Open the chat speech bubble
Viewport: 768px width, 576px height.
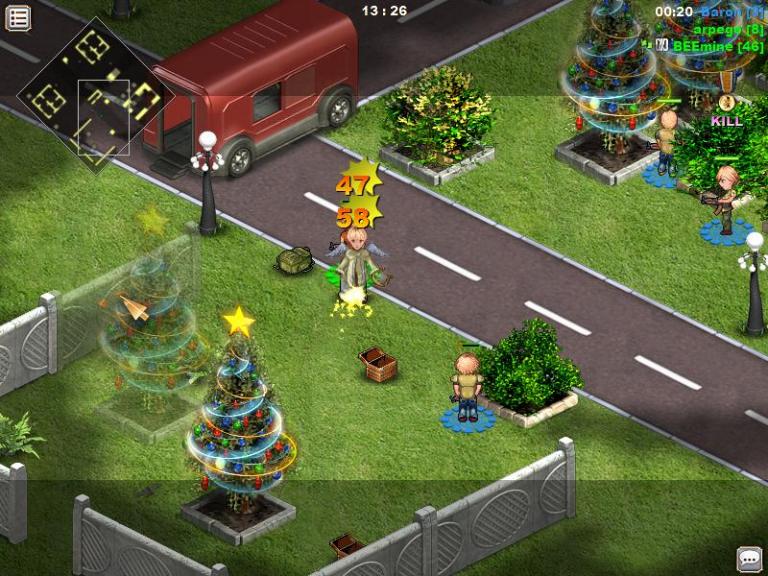click(x=749, y=558)
